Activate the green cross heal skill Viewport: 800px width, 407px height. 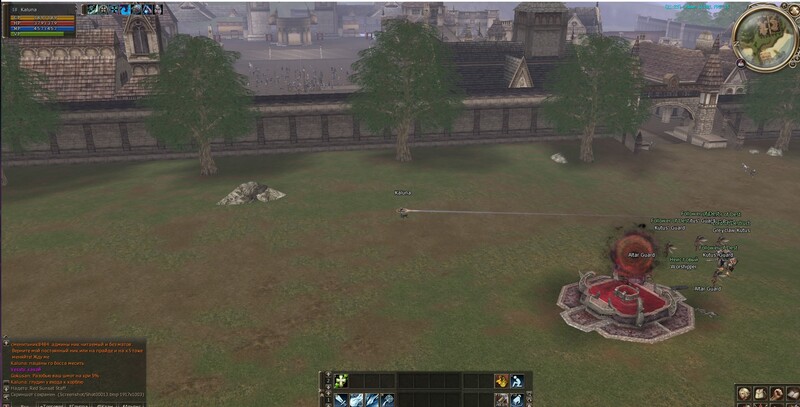coord(340,380)
